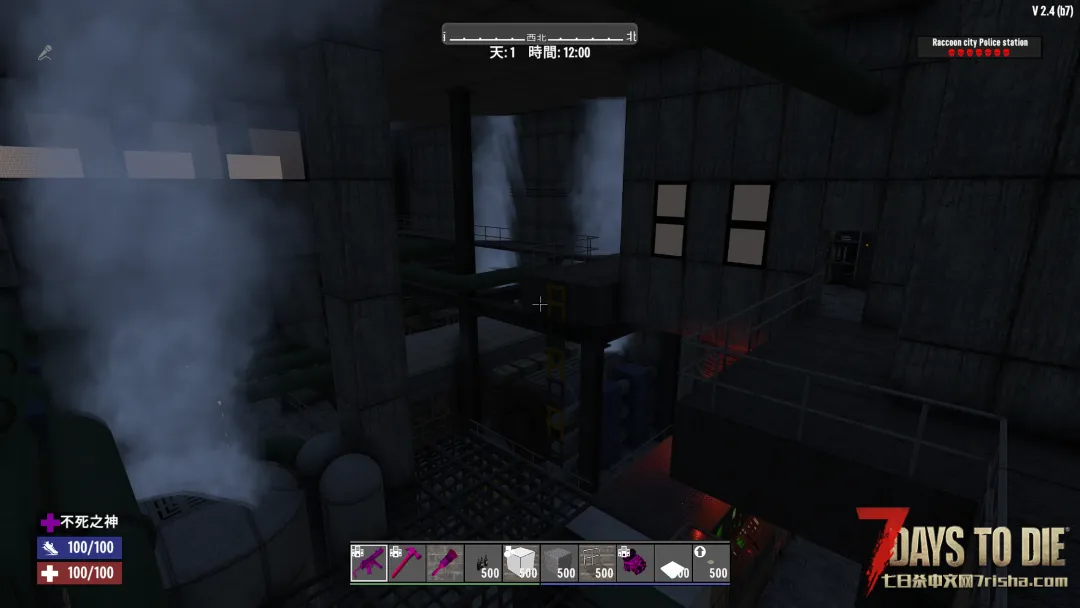The width and height of the screenshot is (1080, 608).
Task: Select the purple hammer hotbar slot
Action: (407, 563)
